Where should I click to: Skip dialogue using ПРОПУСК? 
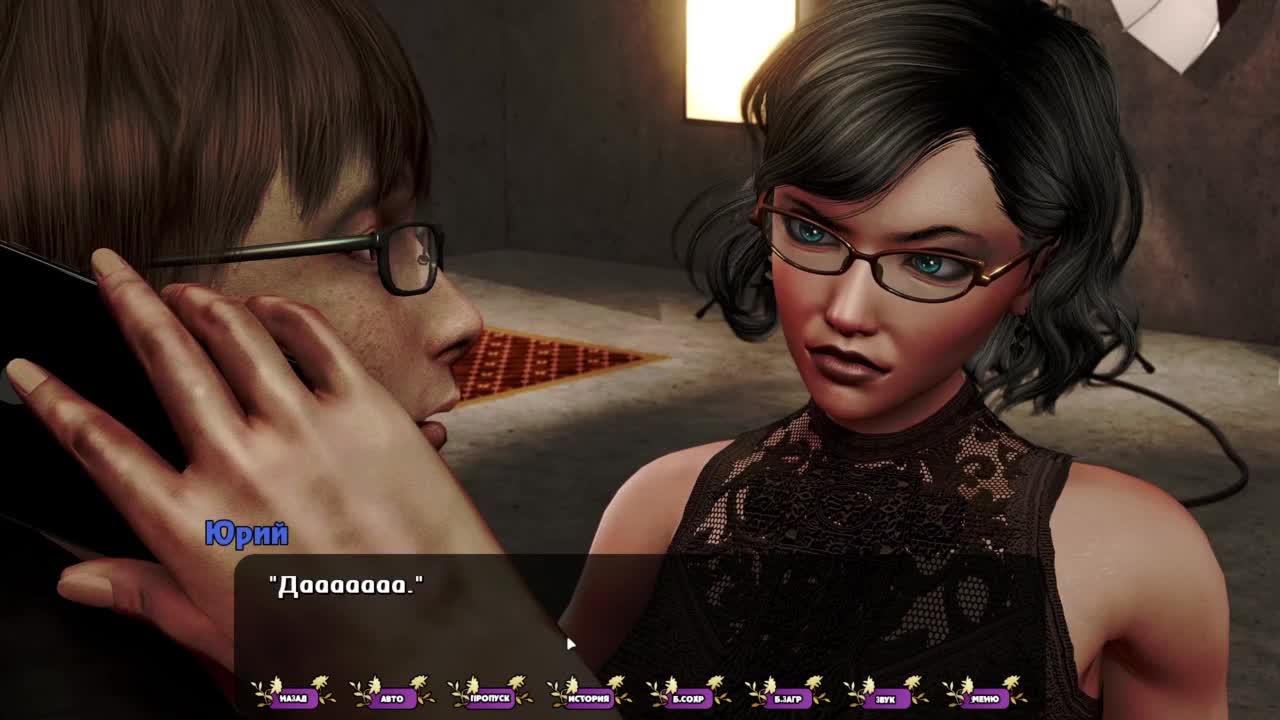click(490, 698)
